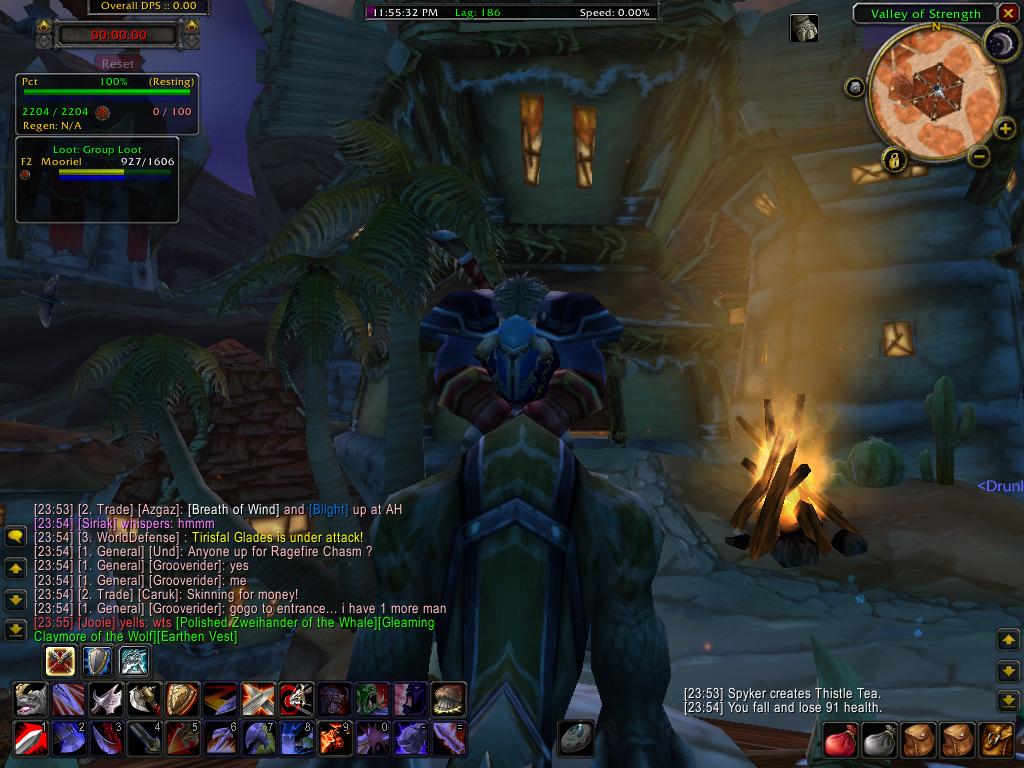Viewport: 1024px width, 768px height.
Task: Click the gauntlet icon near the minimap
Action: pos(804,28)
